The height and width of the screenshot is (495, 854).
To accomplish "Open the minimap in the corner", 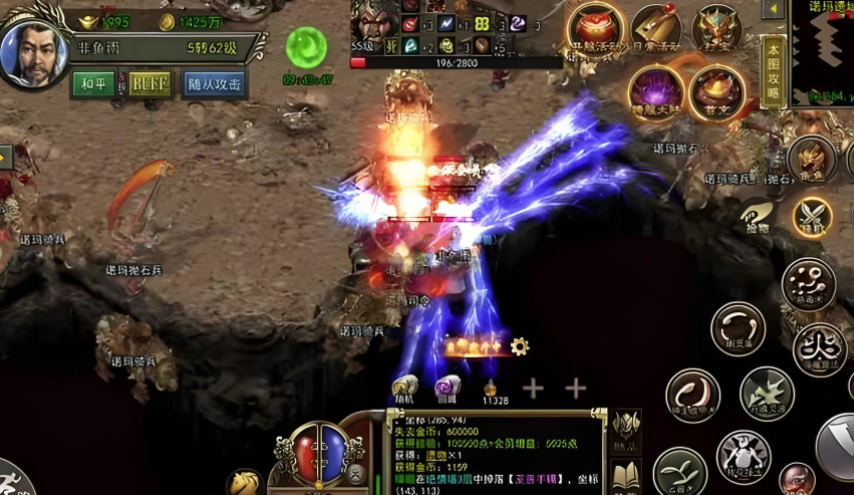I will pyautogui.click(x=822, y=50).
